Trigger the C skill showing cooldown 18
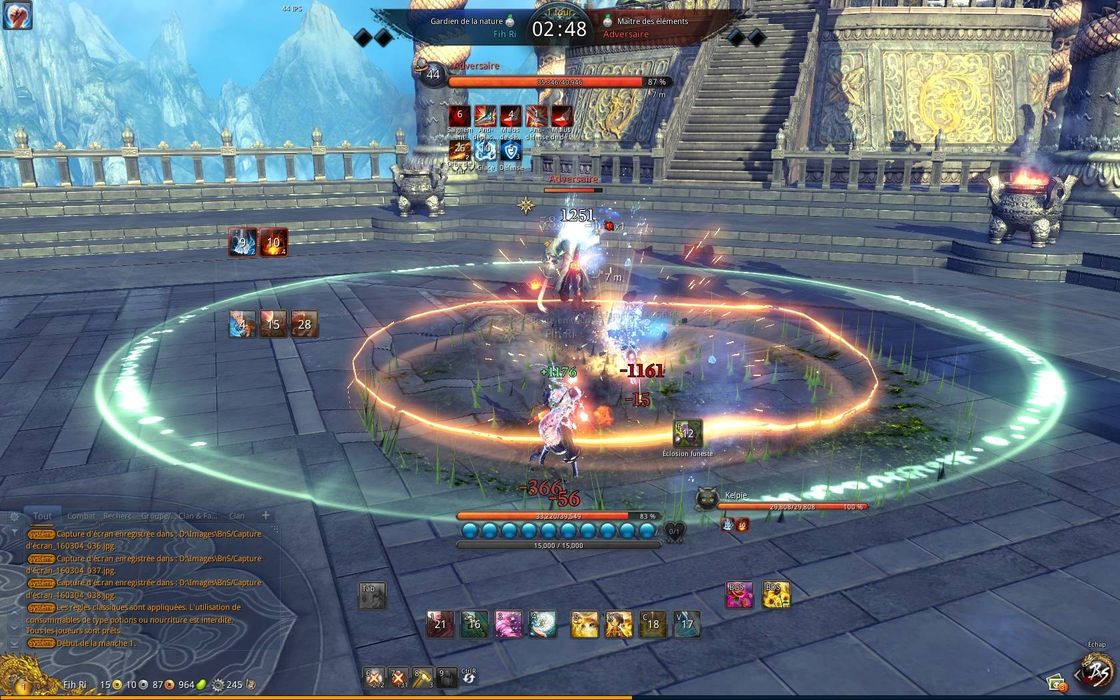This screenshot has width=1120, height=700. coord(652,624)
